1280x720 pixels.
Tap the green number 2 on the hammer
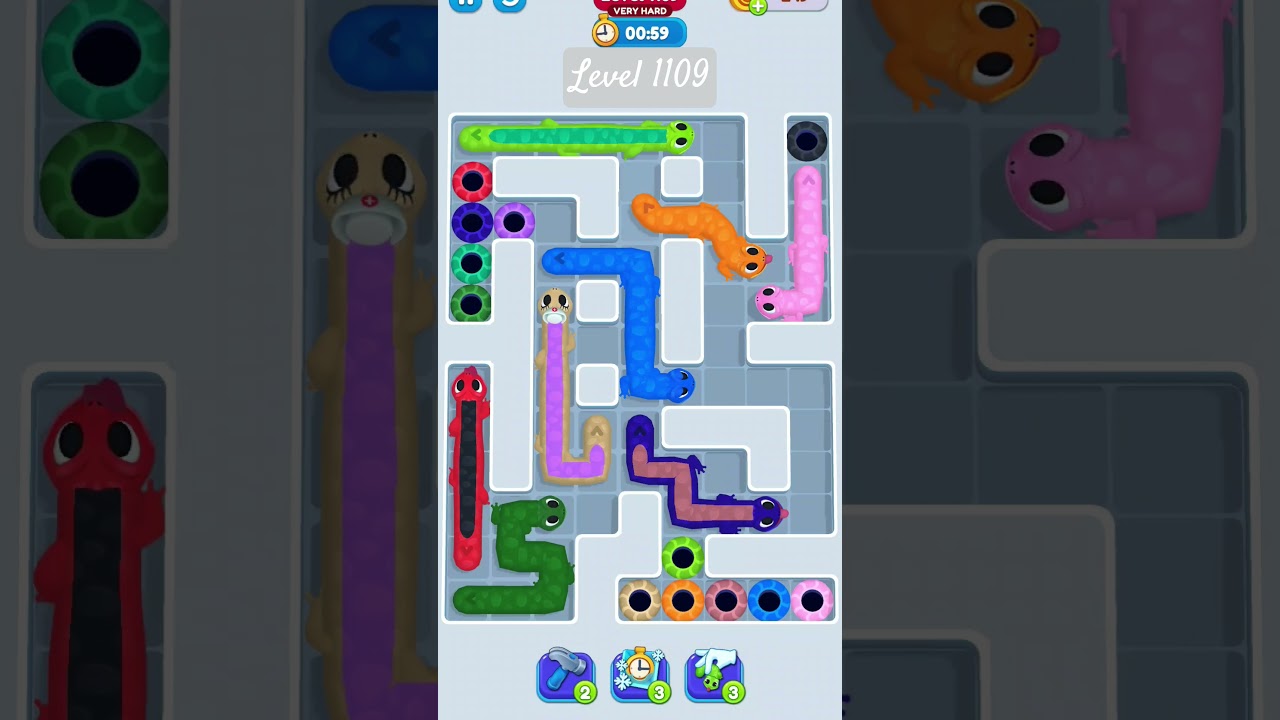pyautogui.click(x=586, y=691)
